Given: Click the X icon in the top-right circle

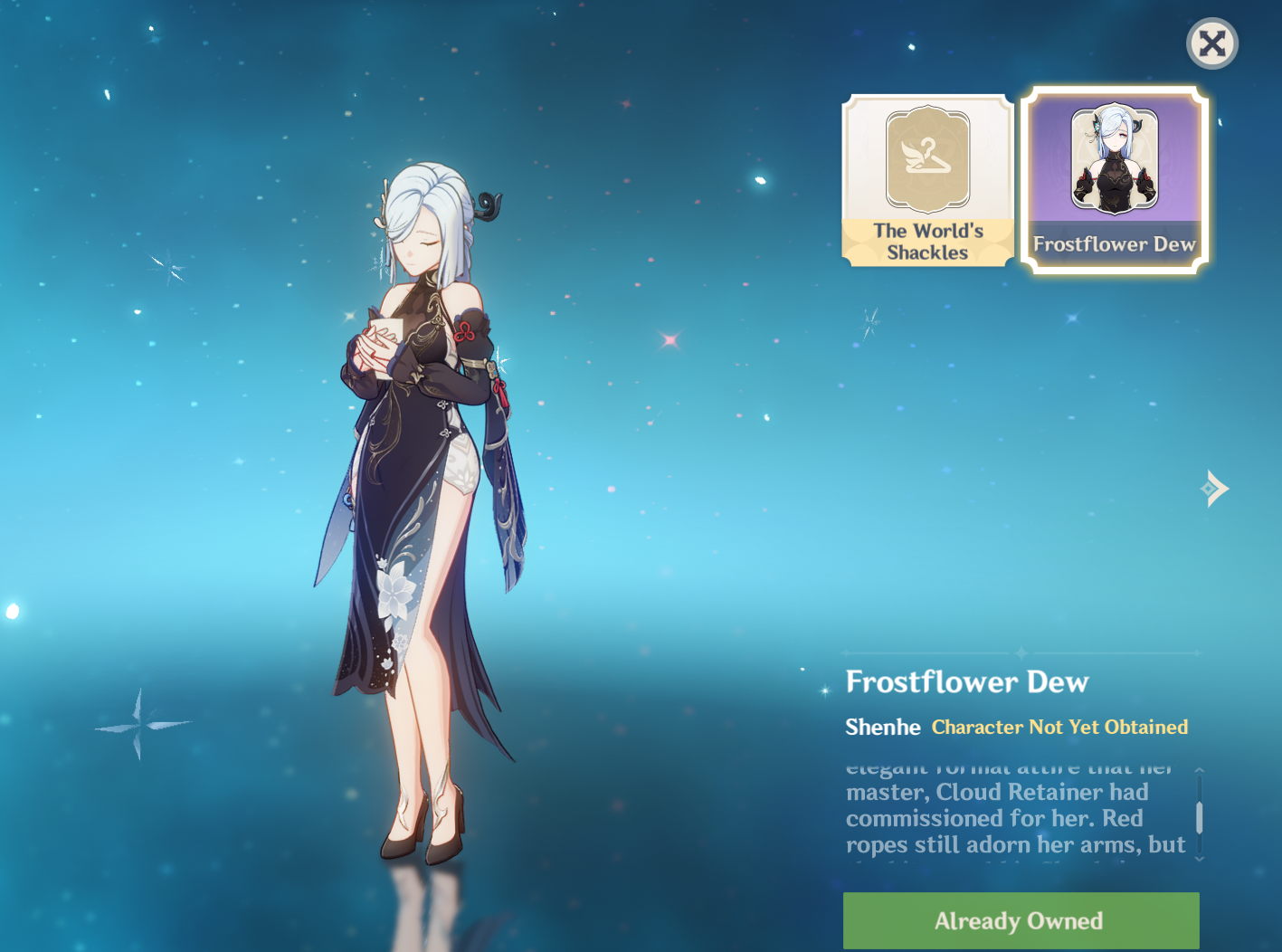Looking at the screenshot, I should point(1212,43).
